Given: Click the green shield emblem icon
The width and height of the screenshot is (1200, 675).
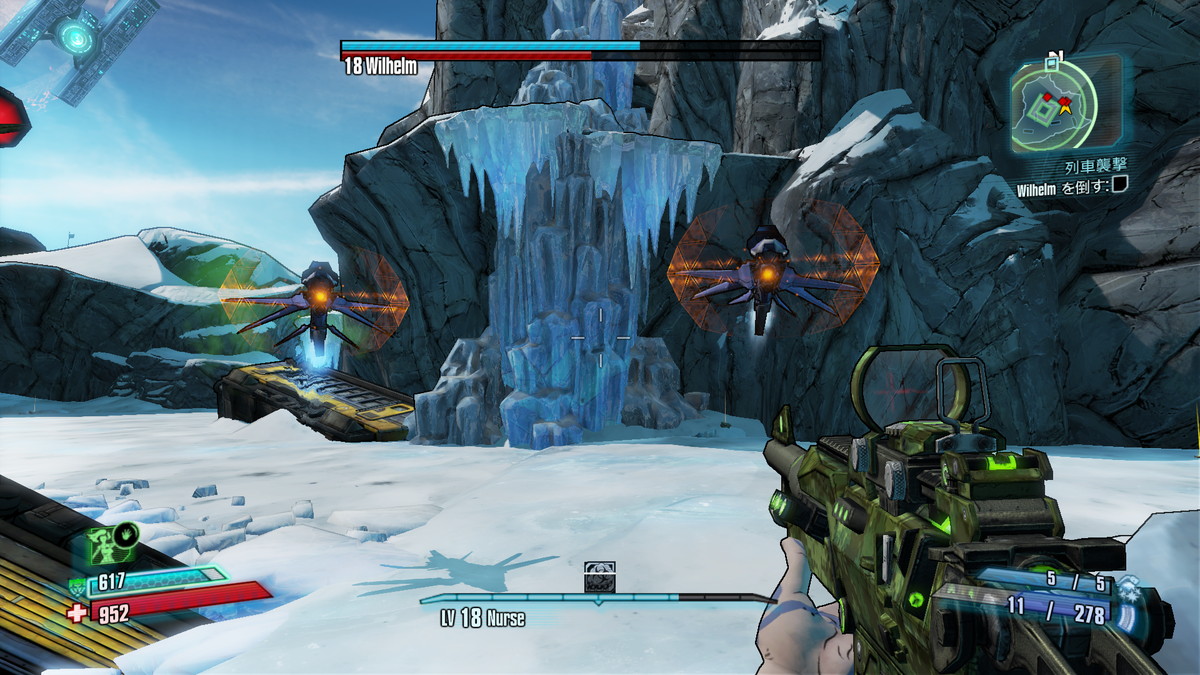Looking at the screenshot, I should pos(79,586).
